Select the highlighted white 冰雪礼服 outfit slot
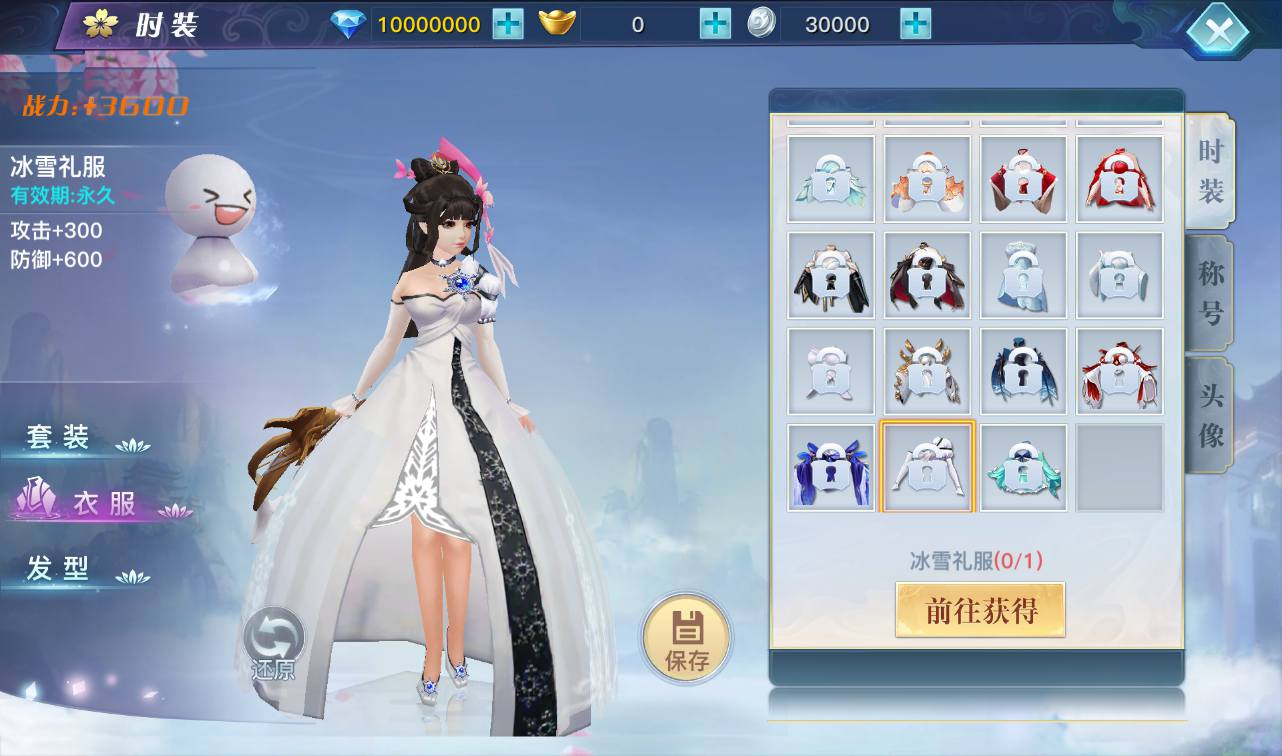The image size is (1282, 756). [x=927, y=468]
